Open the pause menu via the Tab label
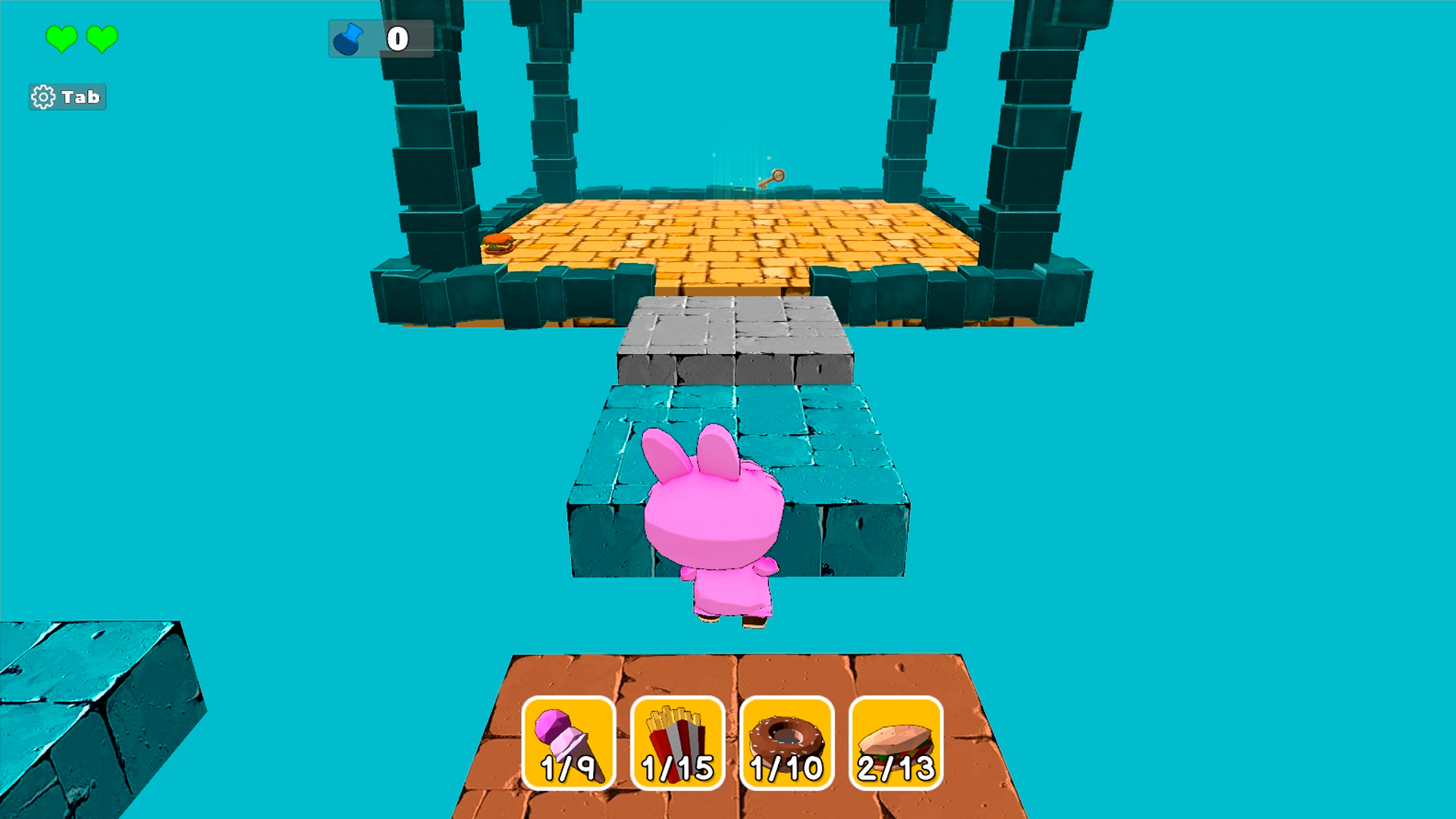1456x819 pixels. (80, 96)
